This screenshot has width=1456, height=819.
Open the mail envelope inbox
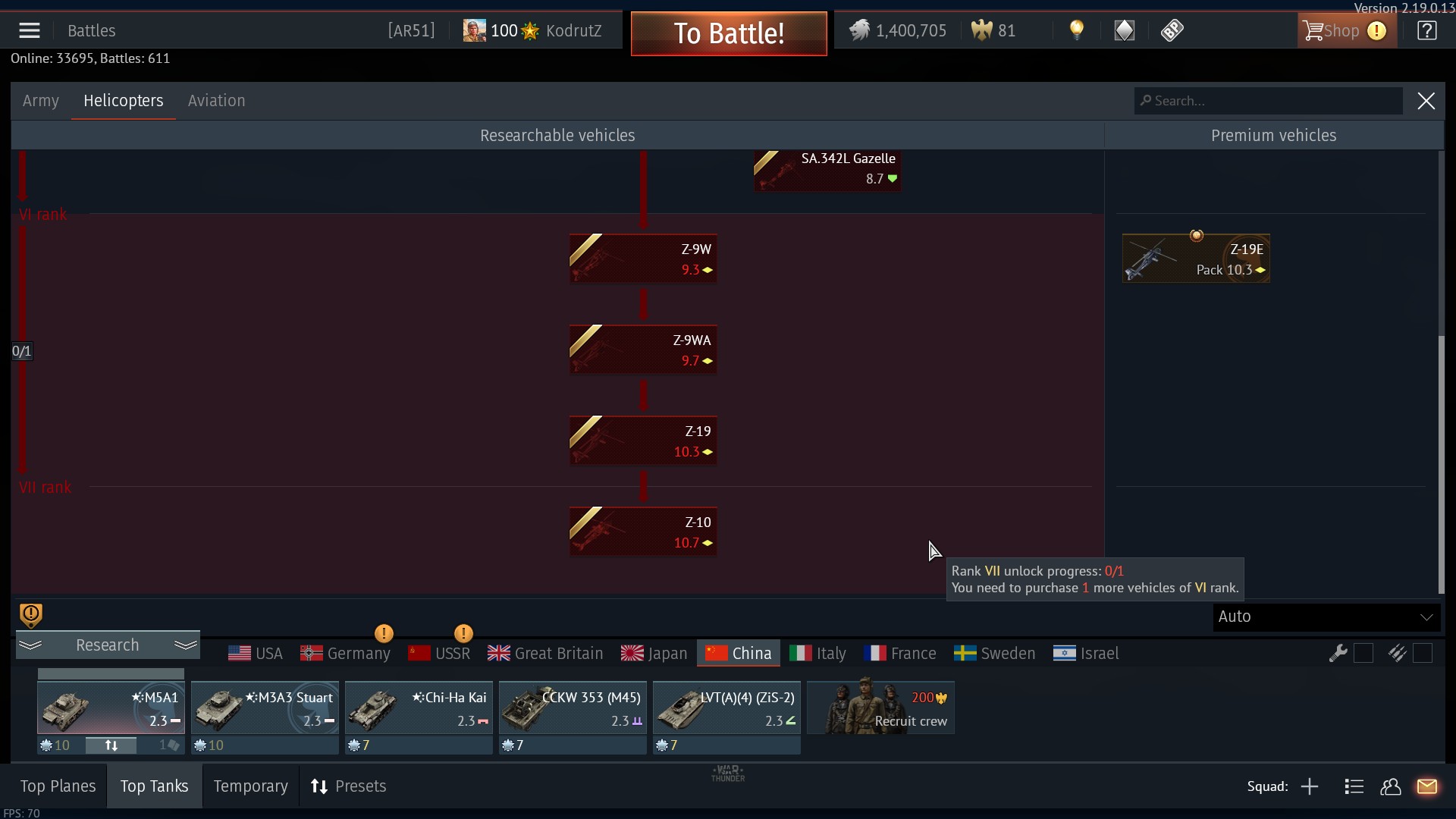tap(1426, 786)
